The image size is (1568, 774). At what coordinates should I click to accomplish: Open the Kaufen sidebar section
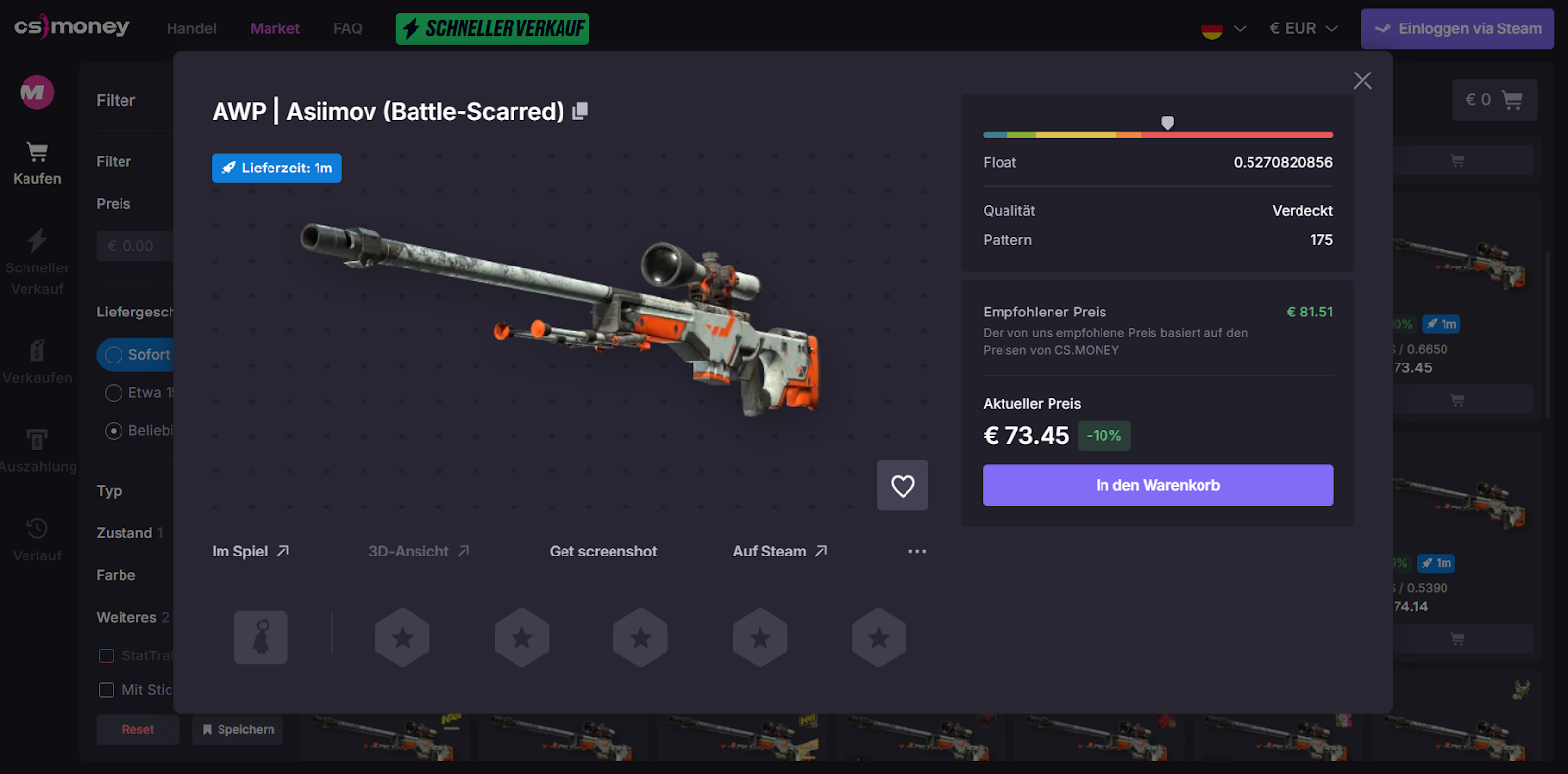click(37, 163)
